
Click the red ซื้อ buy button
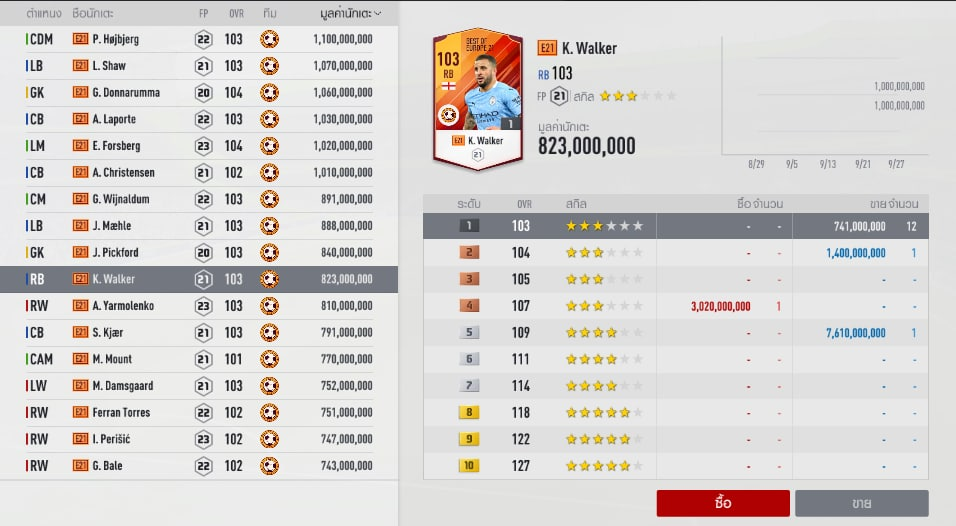[723, 503]
